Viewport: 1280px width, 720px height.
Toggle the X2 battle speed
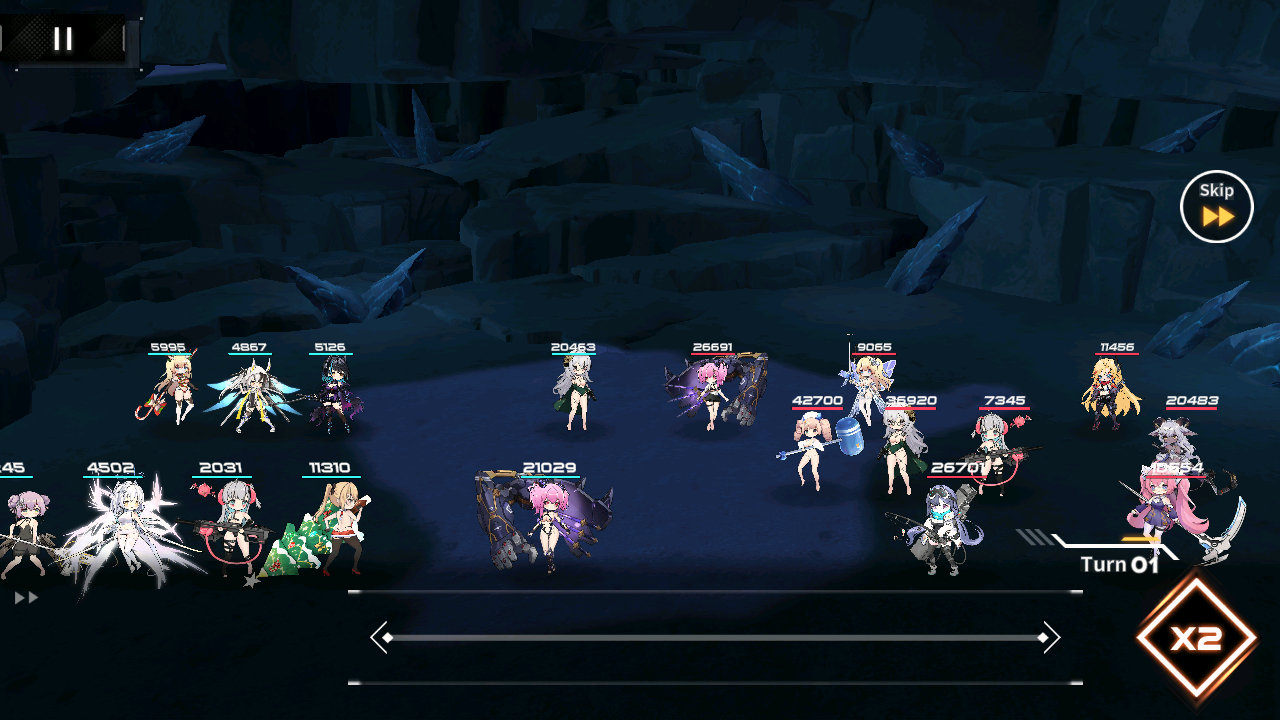click(1196, 639)
